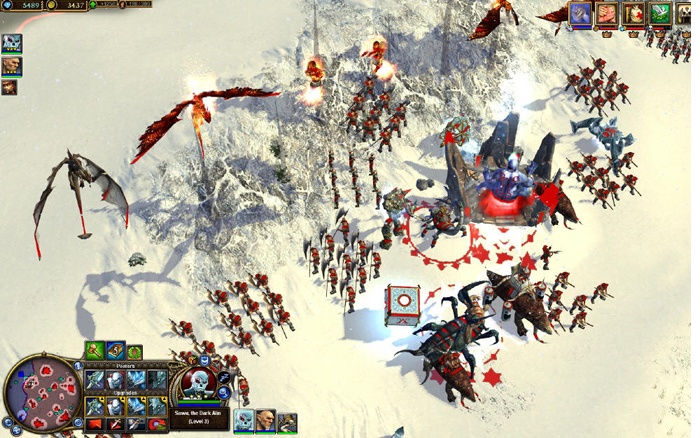Click the lightning button beside the hero portrait
This screenshot has width=700, height=438.
225,378
